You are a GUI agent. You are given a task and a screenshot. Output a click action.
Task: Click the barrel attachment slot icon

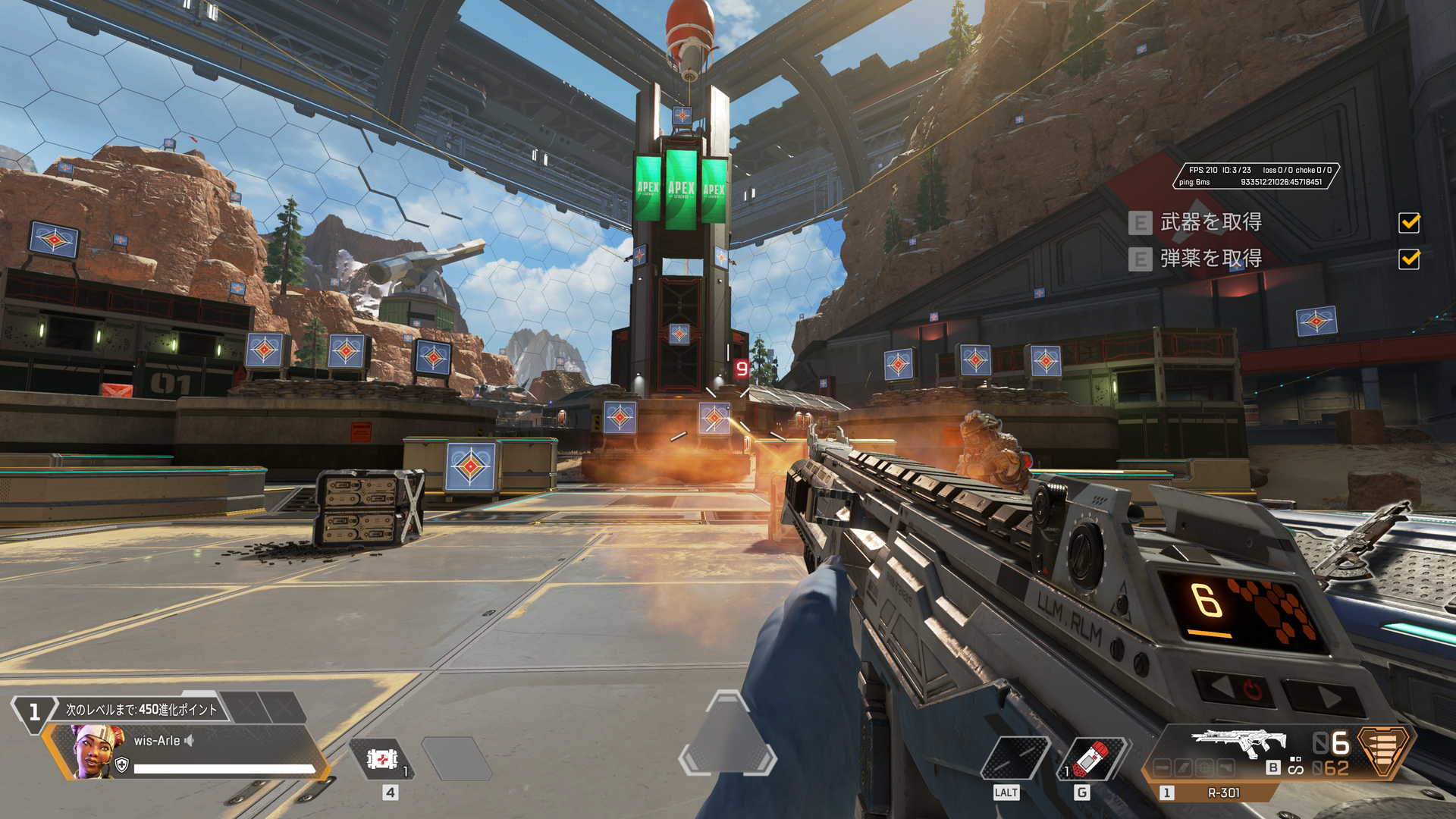click(x=1163, y=767)
